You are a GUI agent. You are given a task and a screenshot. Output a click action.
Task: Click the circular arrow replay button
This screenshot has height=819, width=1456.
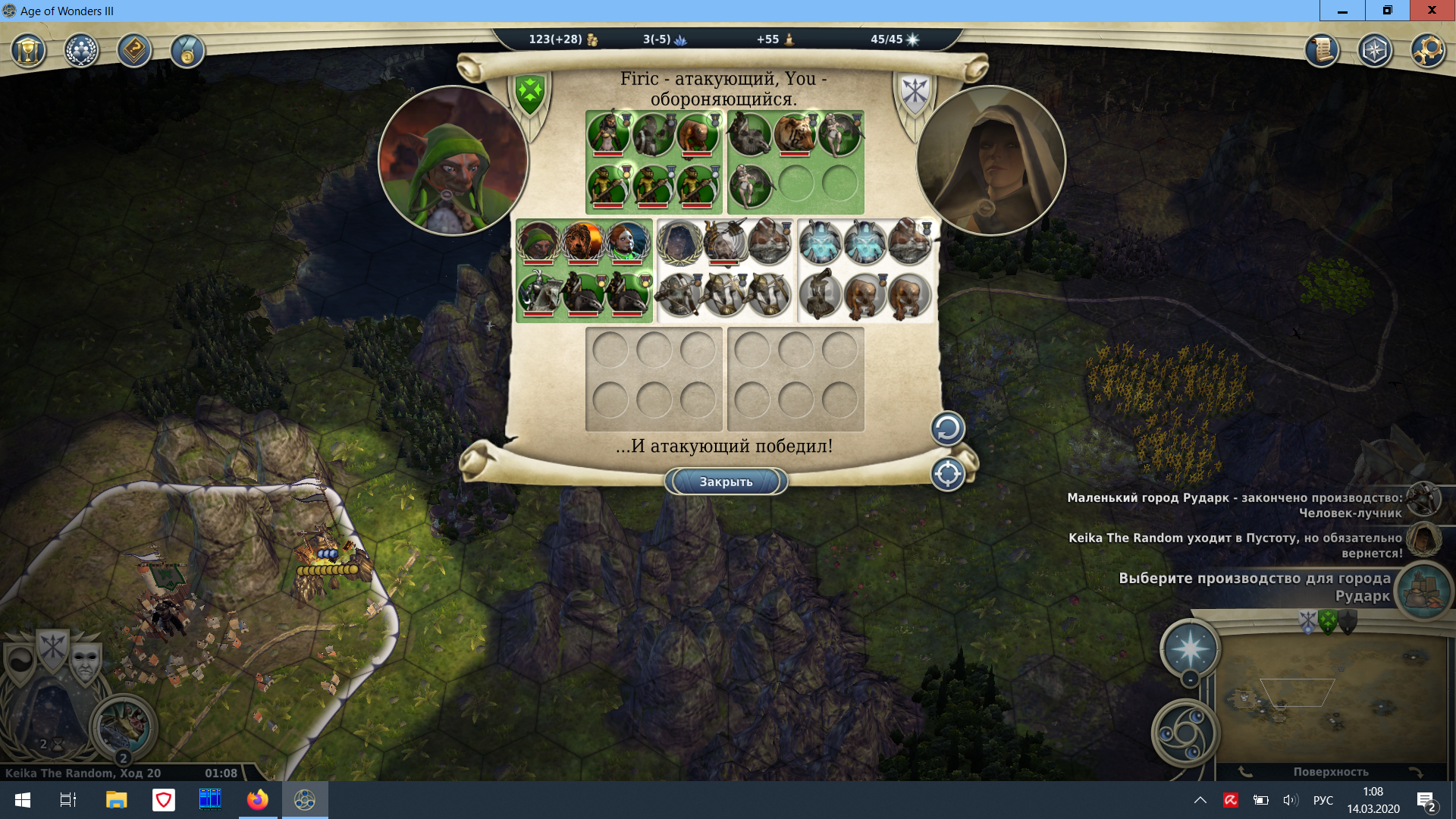(x=947, y=428)
